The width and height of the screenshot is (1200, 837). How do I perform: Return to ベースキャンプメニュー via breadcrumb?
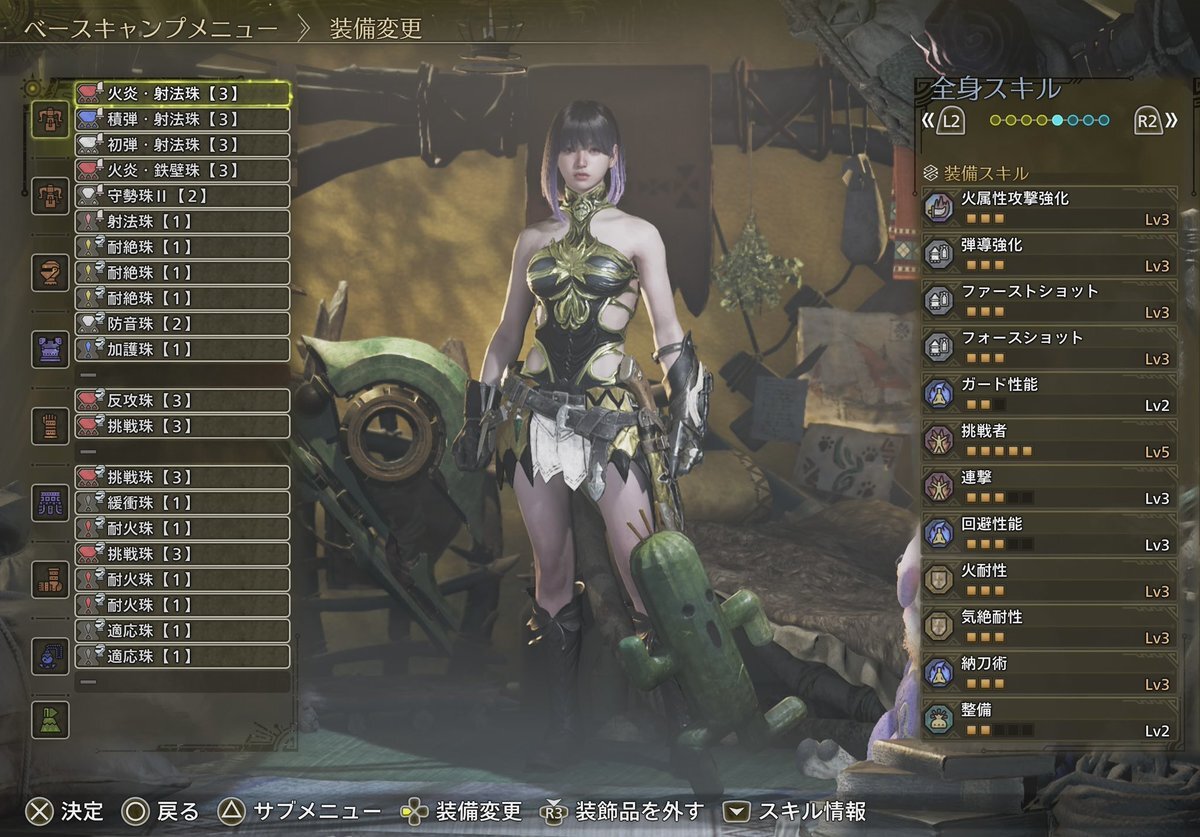150,28
